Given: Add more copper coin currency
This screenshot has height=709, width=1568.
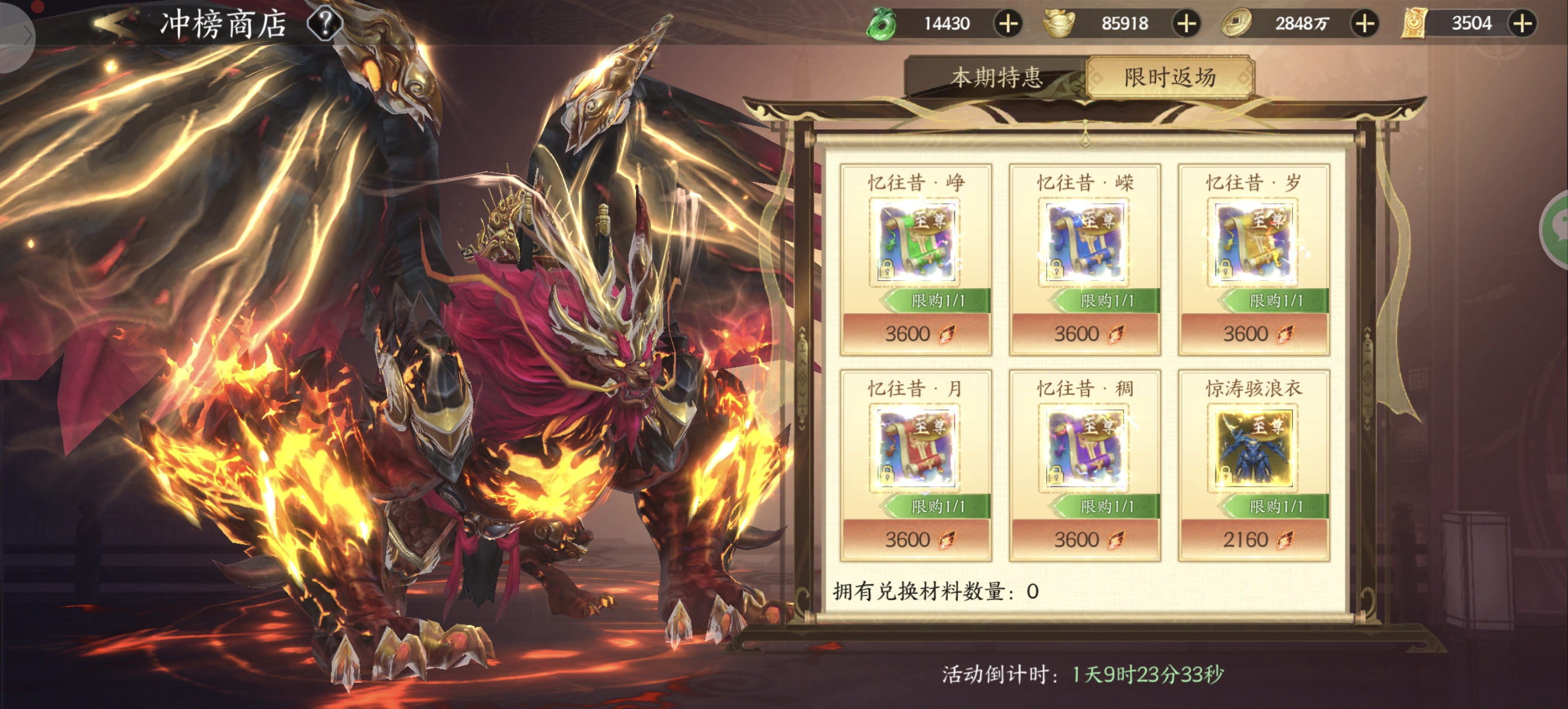Looking at the screenshot, I should tap(1364, 24).
